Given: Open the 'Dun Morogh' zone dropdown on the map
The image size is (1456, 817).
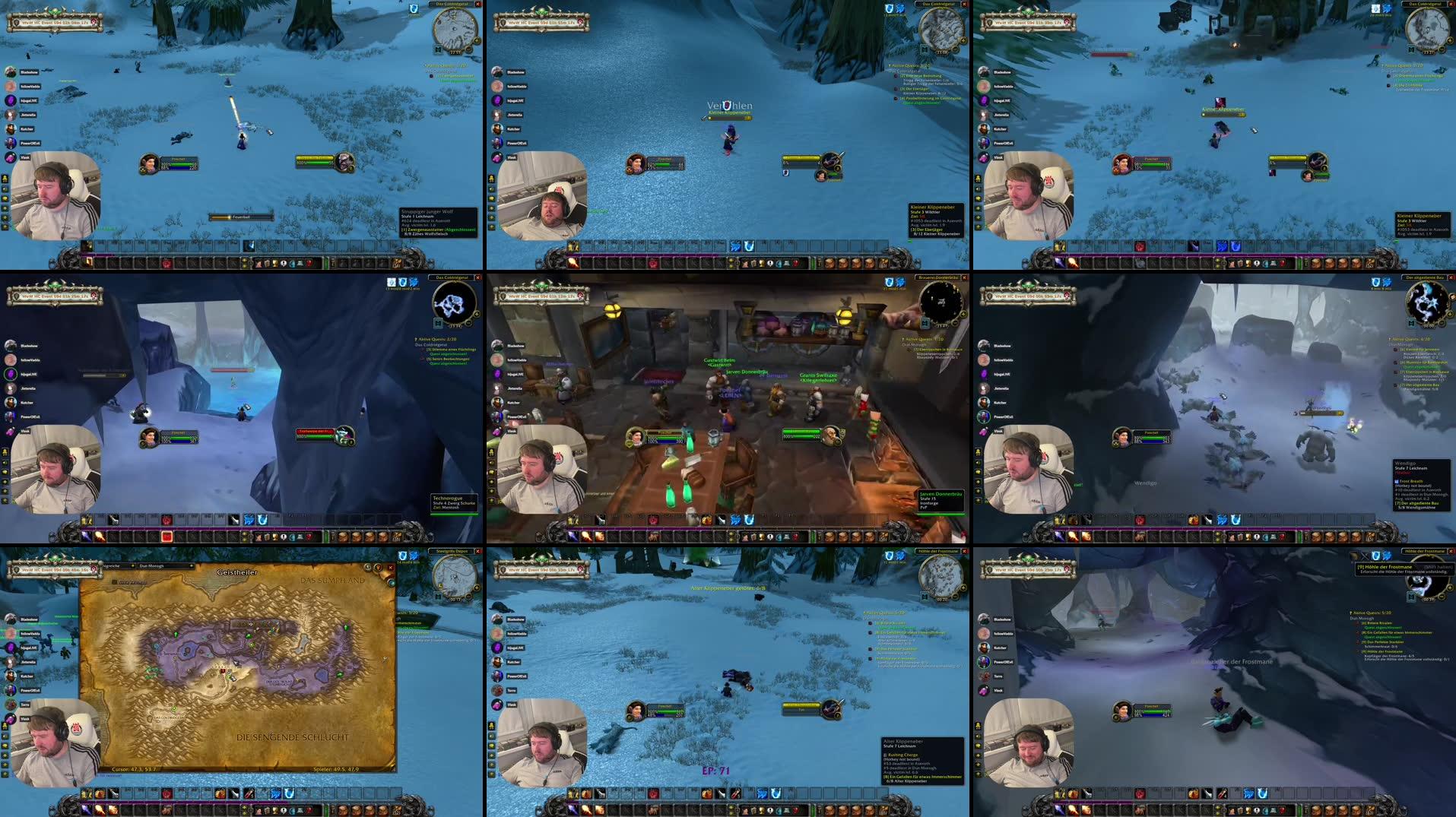Looking at the screenshot, I should pyautogui.click(x=165, y=566).
